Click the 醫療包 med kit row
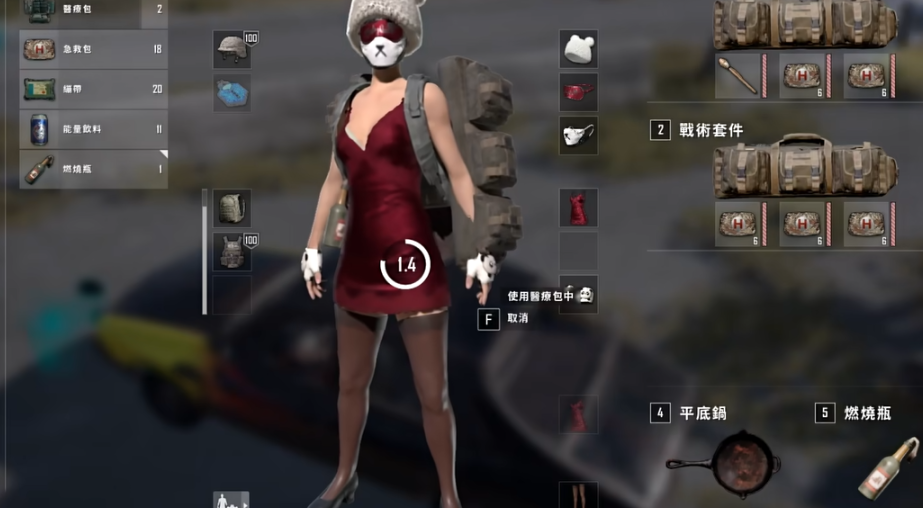 coord(93,10)
